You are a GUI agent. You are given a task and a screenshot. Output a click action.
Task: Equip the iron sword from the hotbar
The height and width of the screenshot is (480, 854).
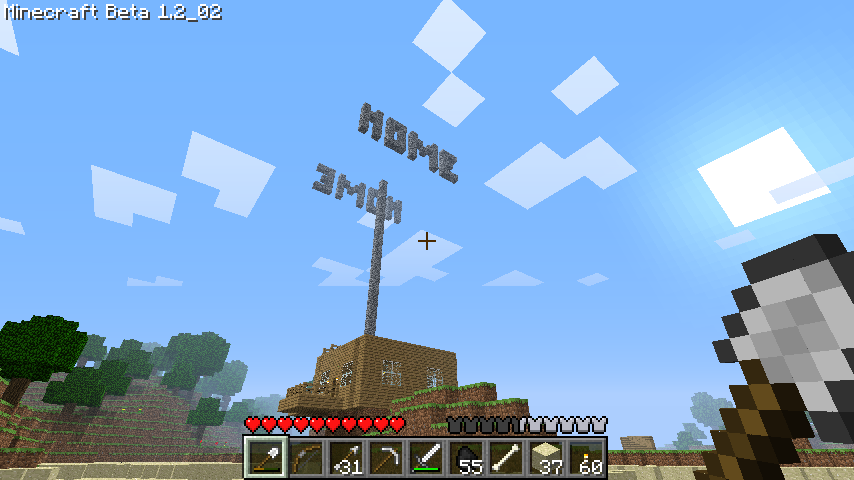[425, 458]
